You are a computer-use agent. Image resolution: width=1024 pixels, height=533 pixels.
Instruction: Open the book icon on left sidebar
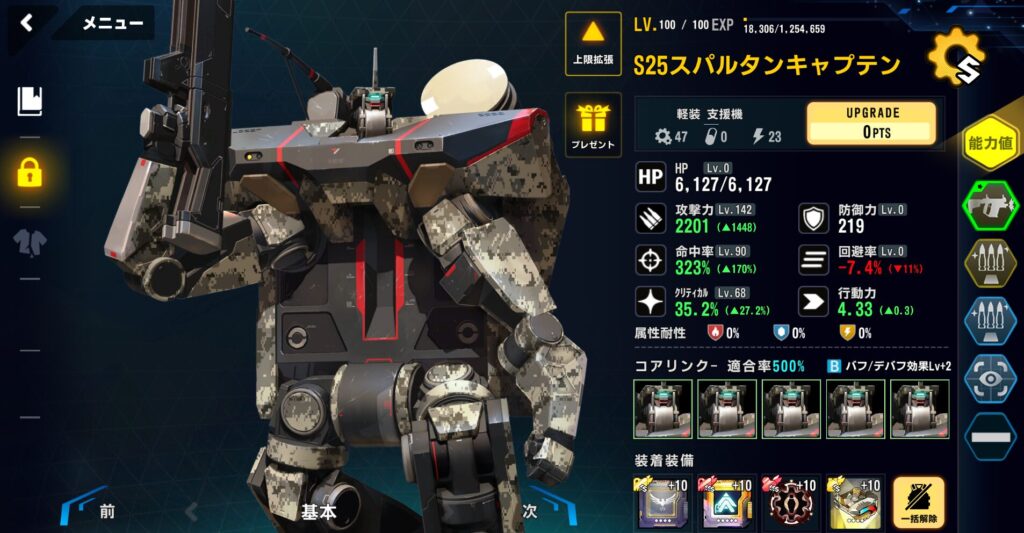29,100
